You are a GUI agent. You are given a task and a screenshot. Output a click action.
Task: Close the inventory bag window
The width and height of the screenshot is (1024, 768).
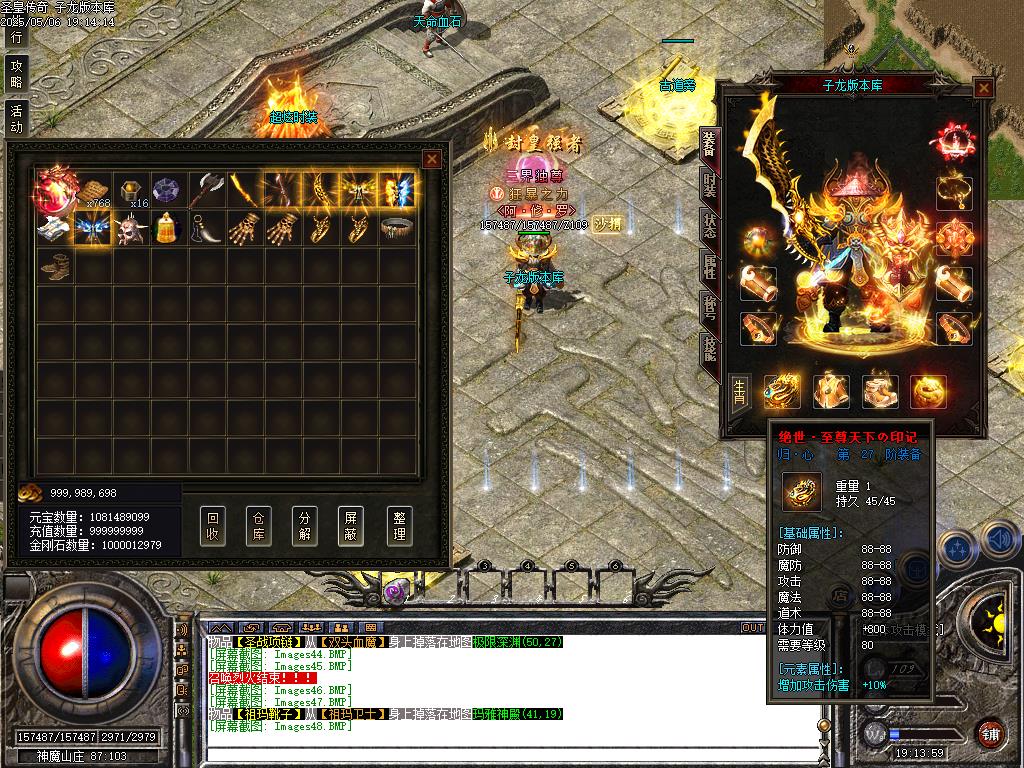(x=432, y=159)
